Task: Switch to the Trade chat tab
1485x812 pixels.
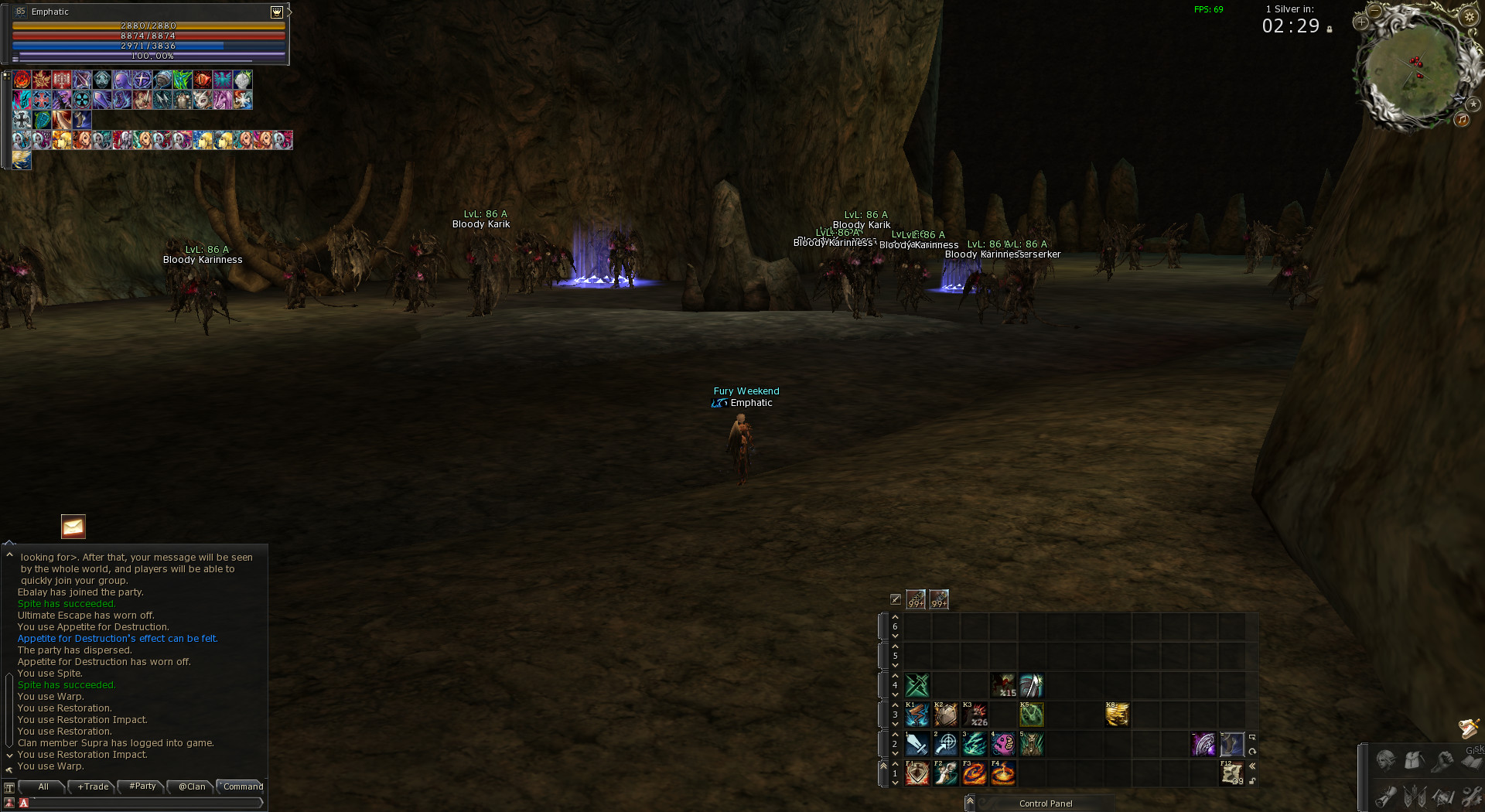Action: (x=93, y=786)
